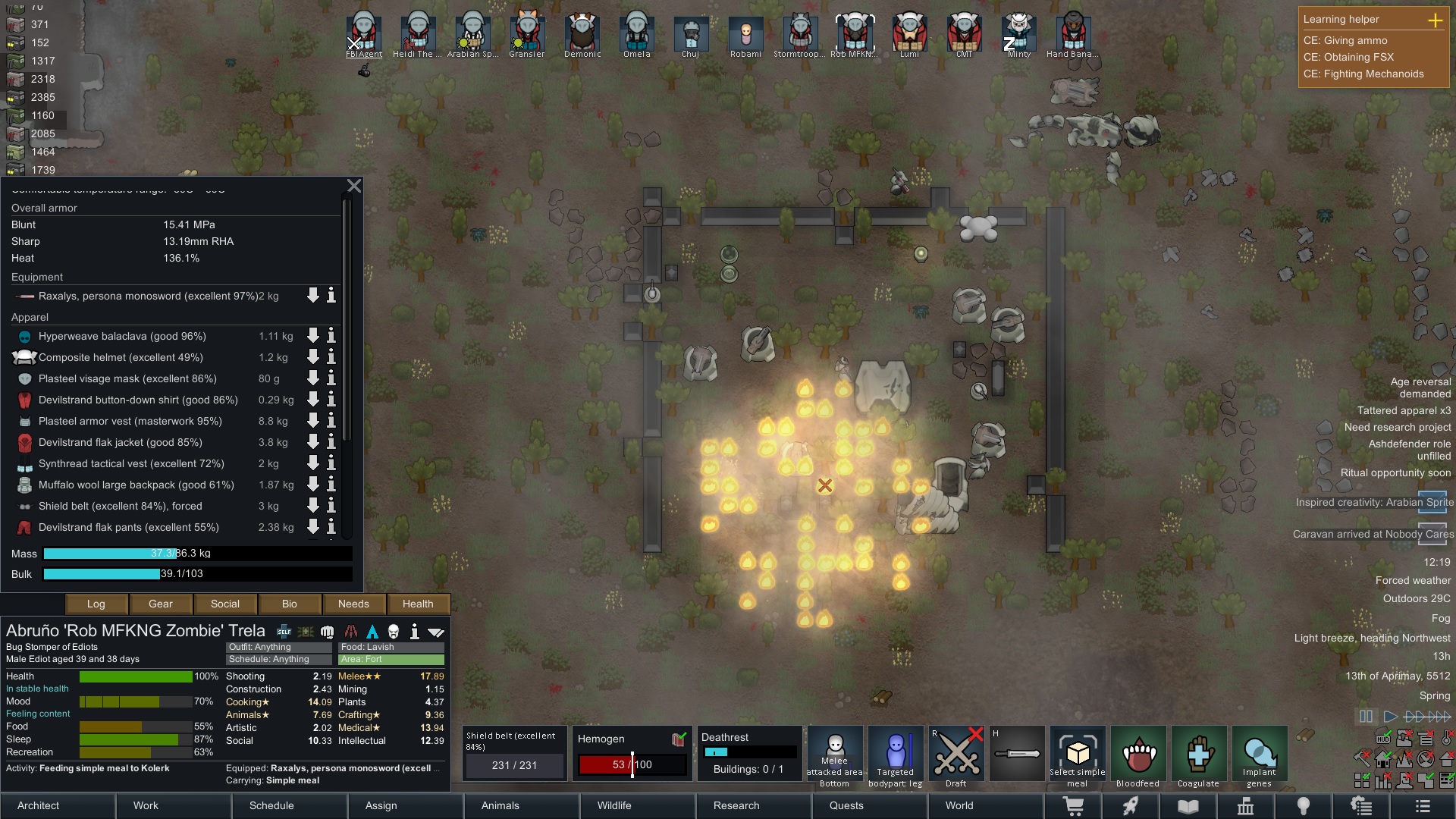The width and height of the screenshot is (1456, 819).
Task: Close the gear inspection panel
Action: pyautogui.click(x=354, y=186)
